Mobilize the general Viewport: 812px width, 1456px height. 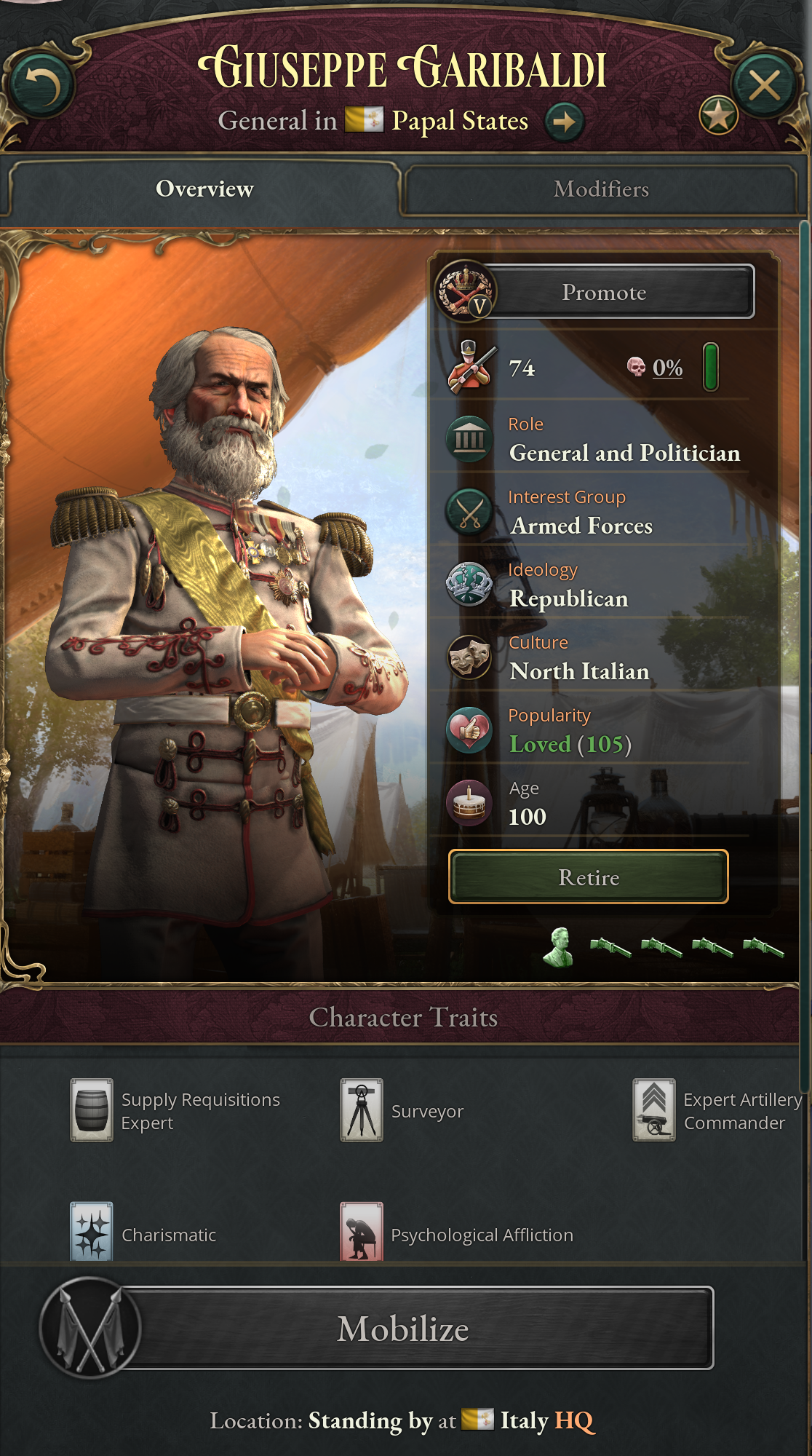pos(404,1329)
